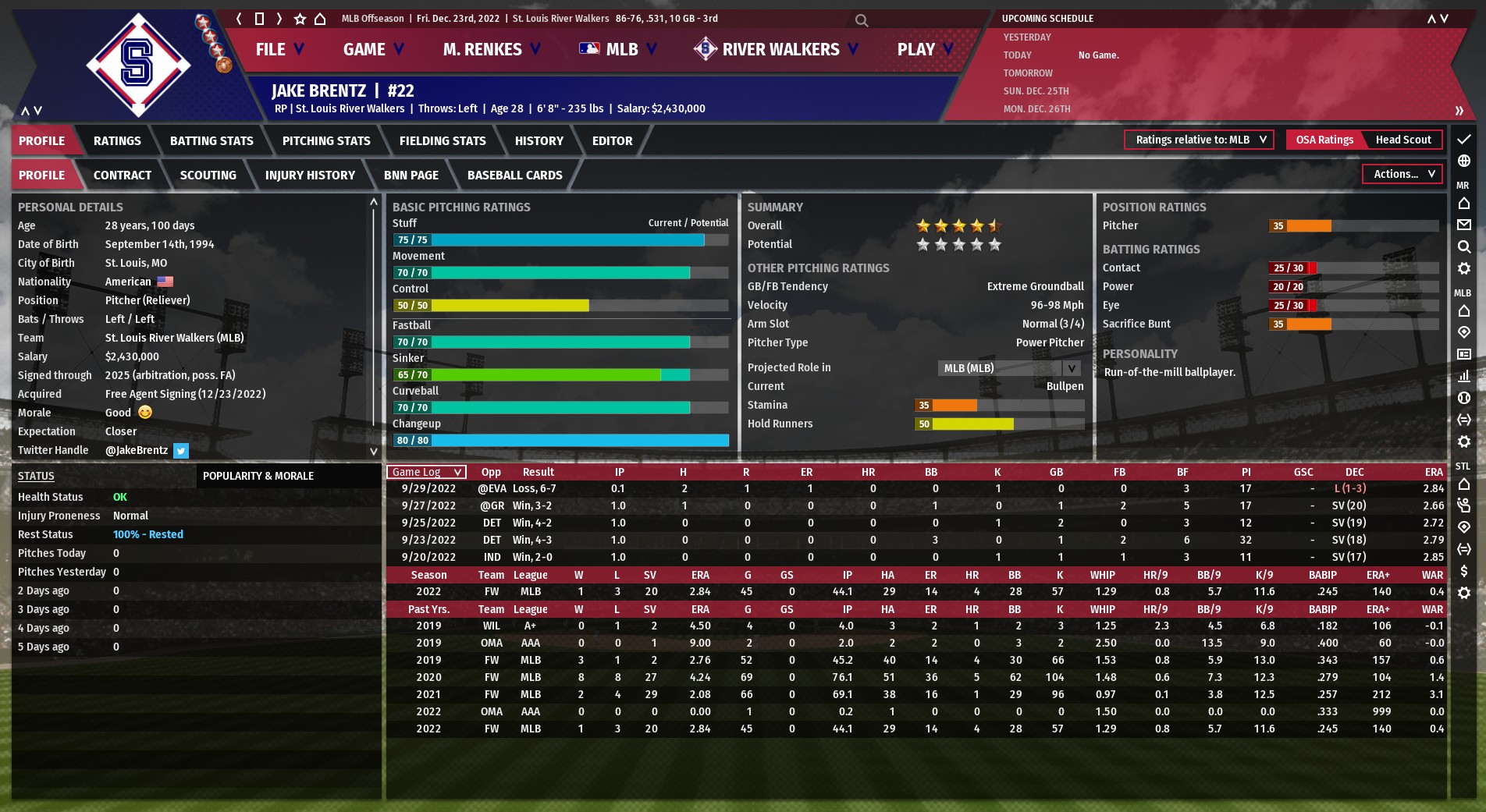Open the Actions dropdown
This screenshot has width=1486, height=812.
pos(1402,175)
